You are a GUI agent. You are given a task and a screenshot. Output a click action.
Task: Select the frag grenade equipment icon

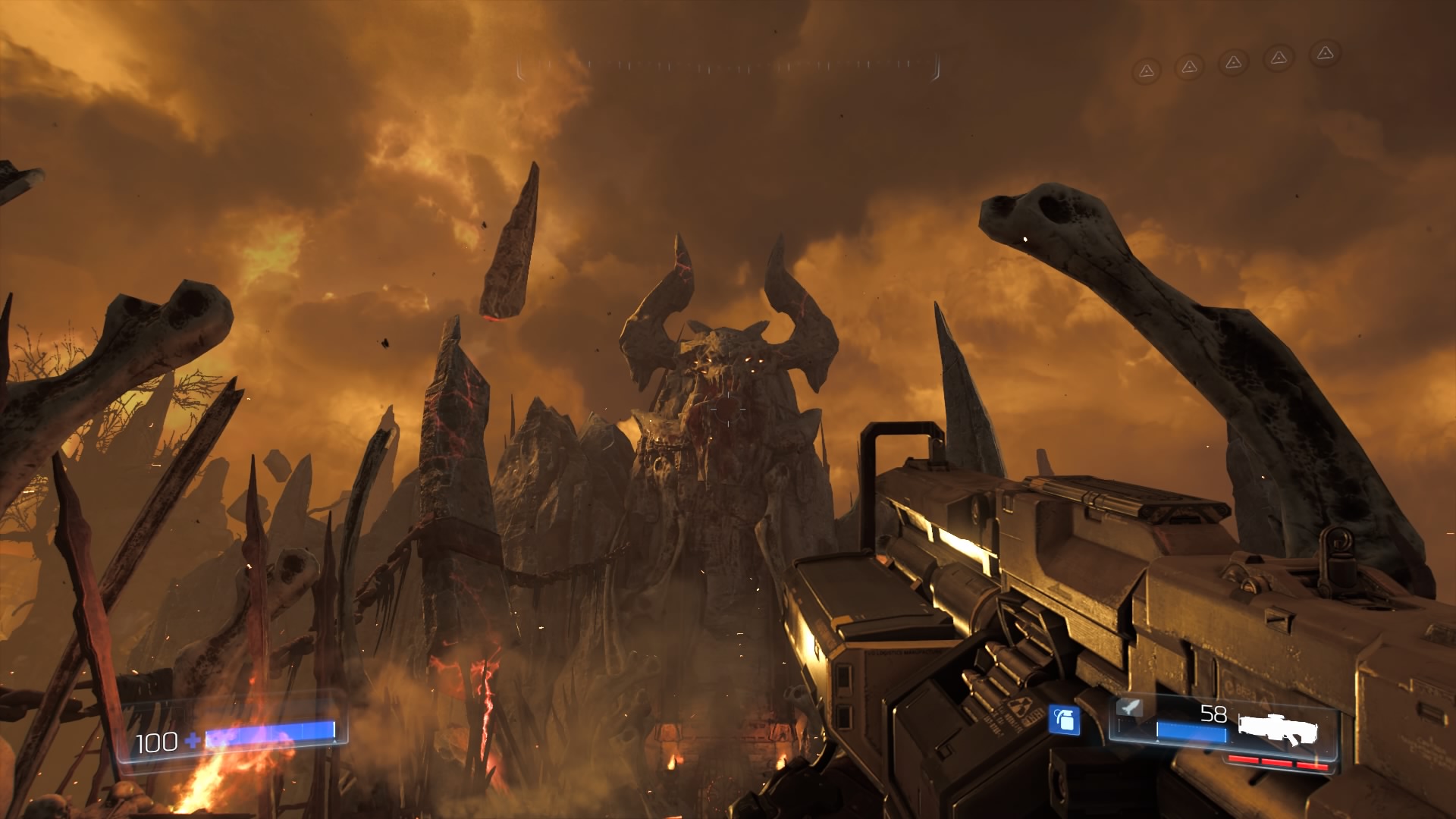(x=1064, y=720)
